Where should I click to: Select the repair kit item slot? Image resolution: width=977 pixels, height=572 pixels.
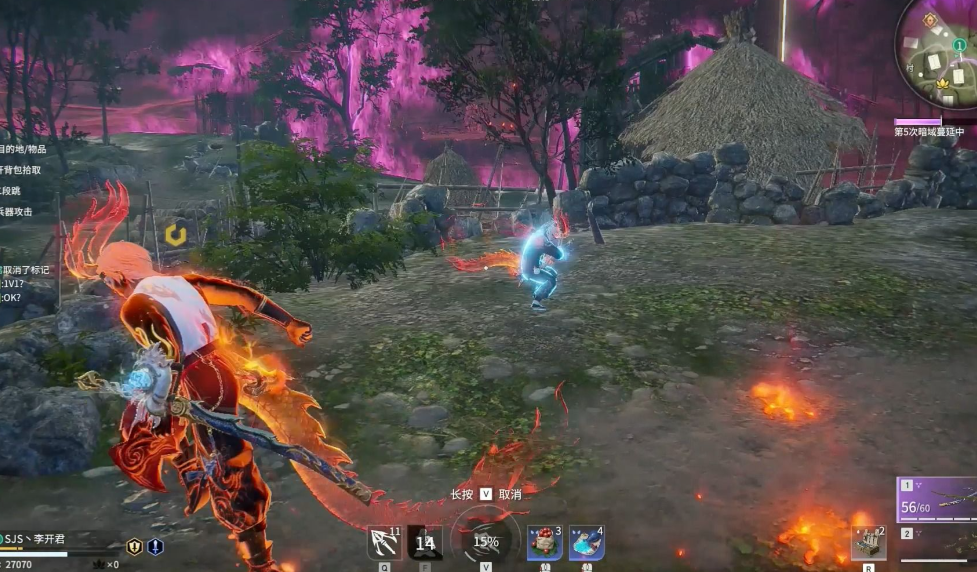point(868,543)
